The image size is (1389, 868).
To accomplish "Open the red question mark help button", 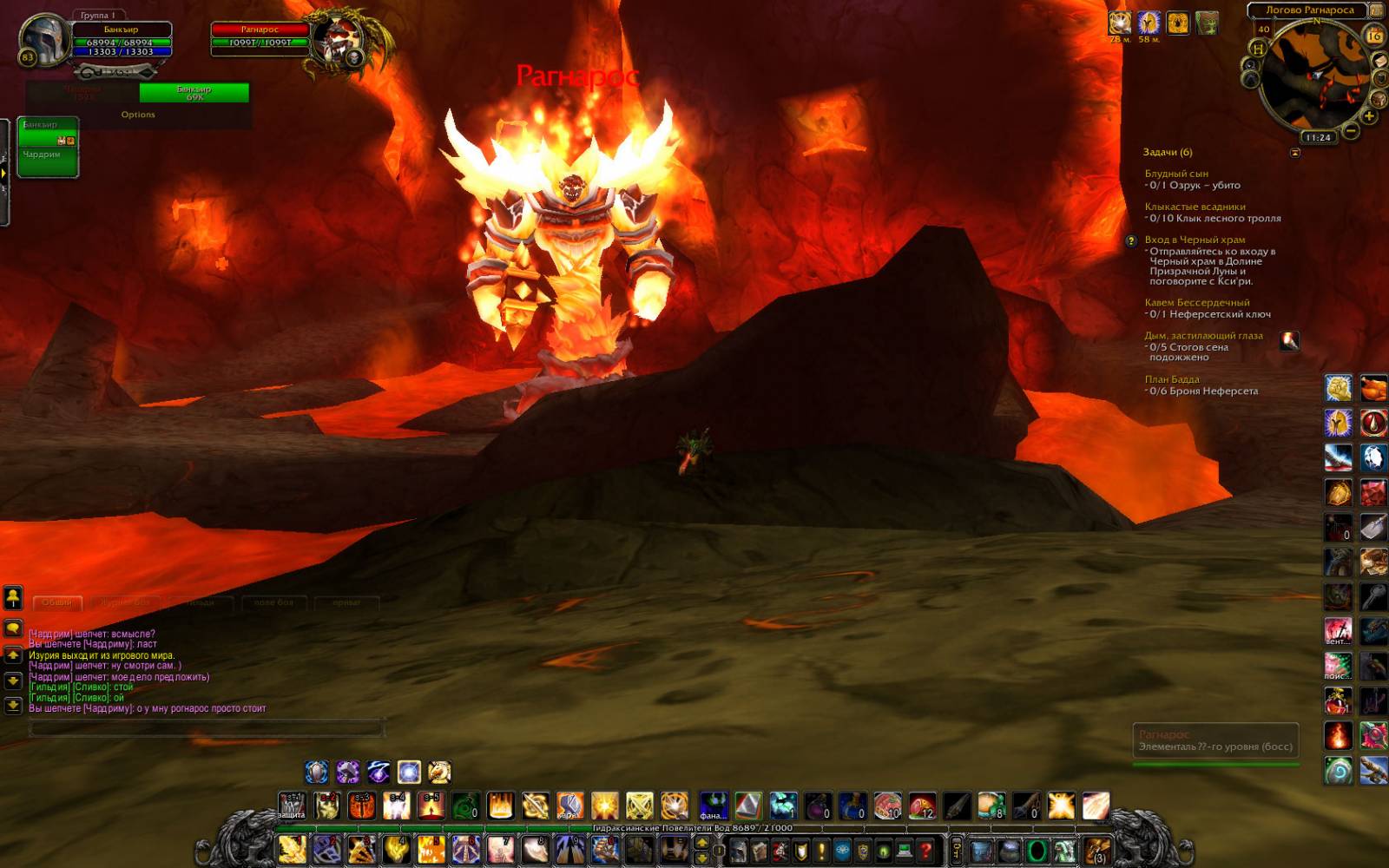I will (925, 851).
